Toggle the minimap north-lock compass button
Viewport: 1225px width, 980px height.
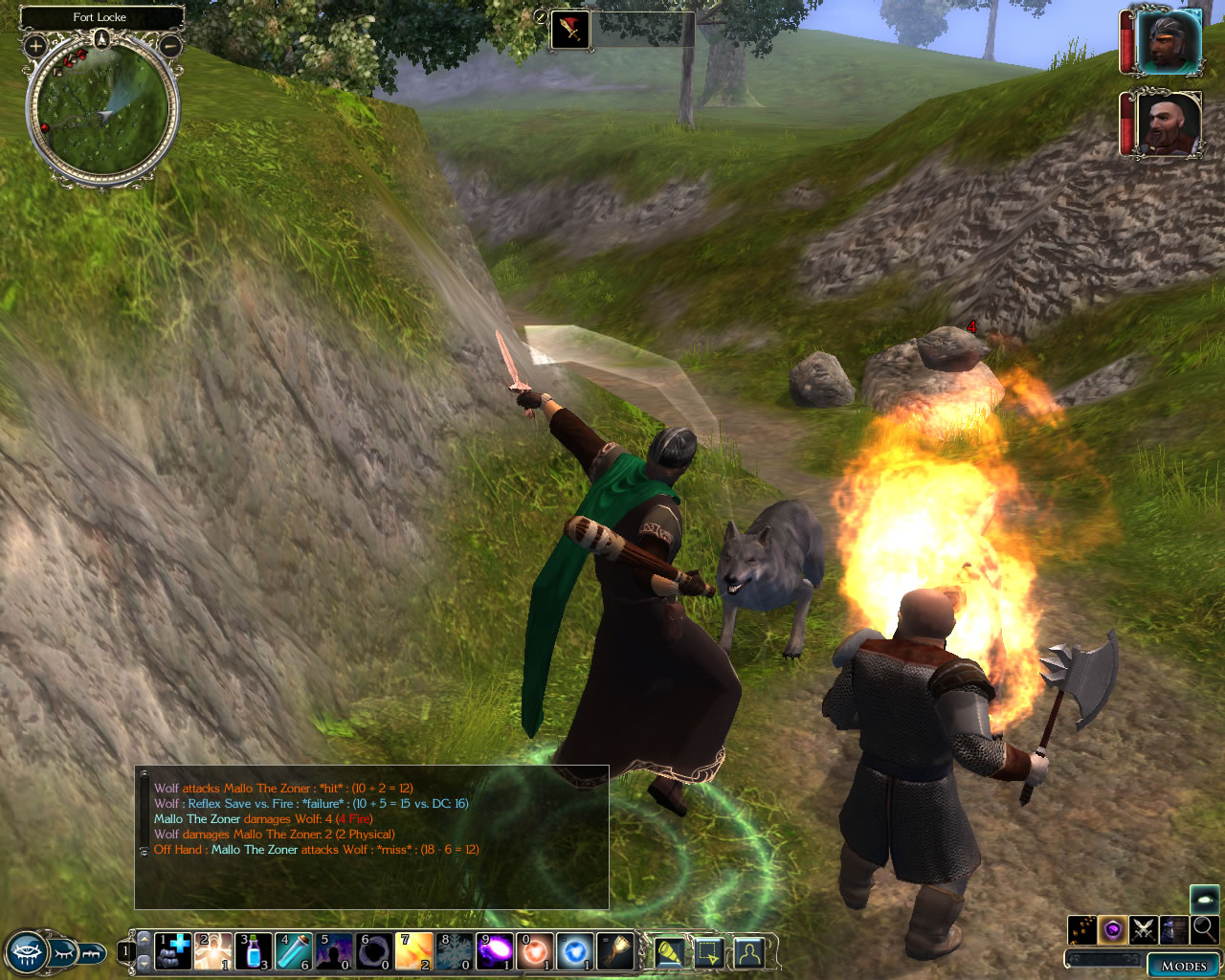point(101,39)
